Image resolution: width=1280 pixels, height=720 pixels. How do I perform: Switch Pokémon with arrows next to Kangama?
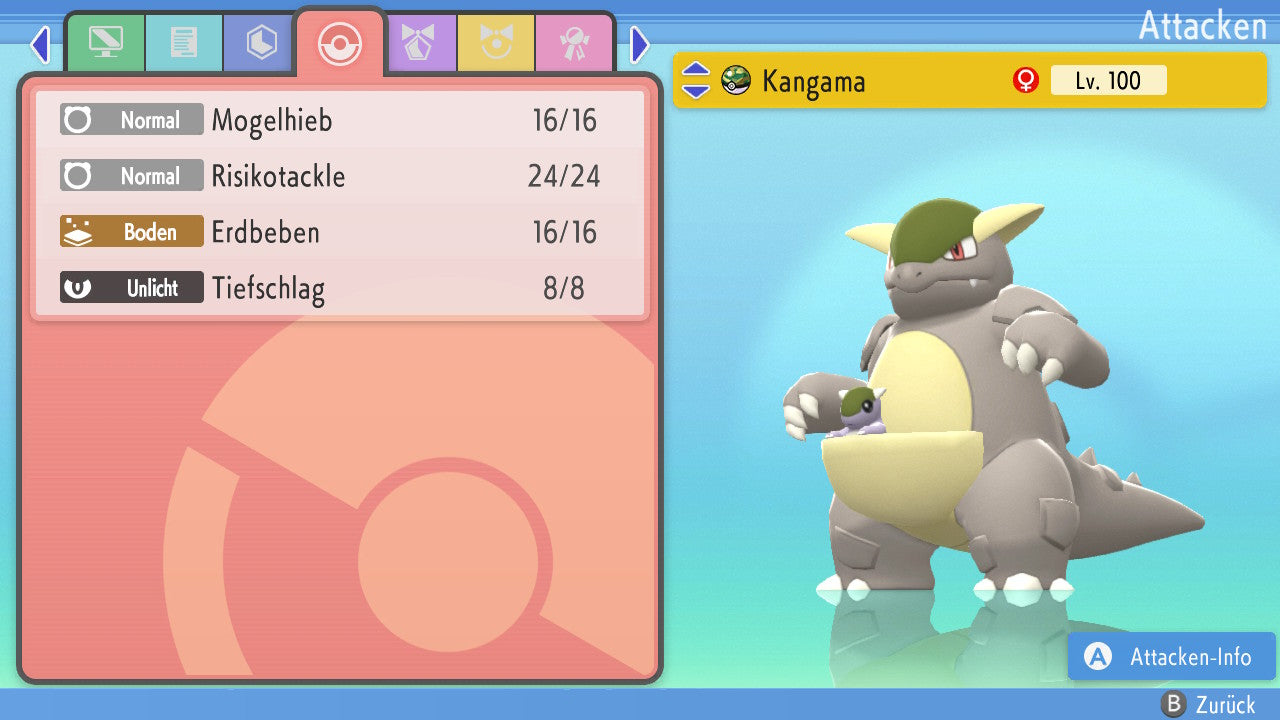(696, 80)
